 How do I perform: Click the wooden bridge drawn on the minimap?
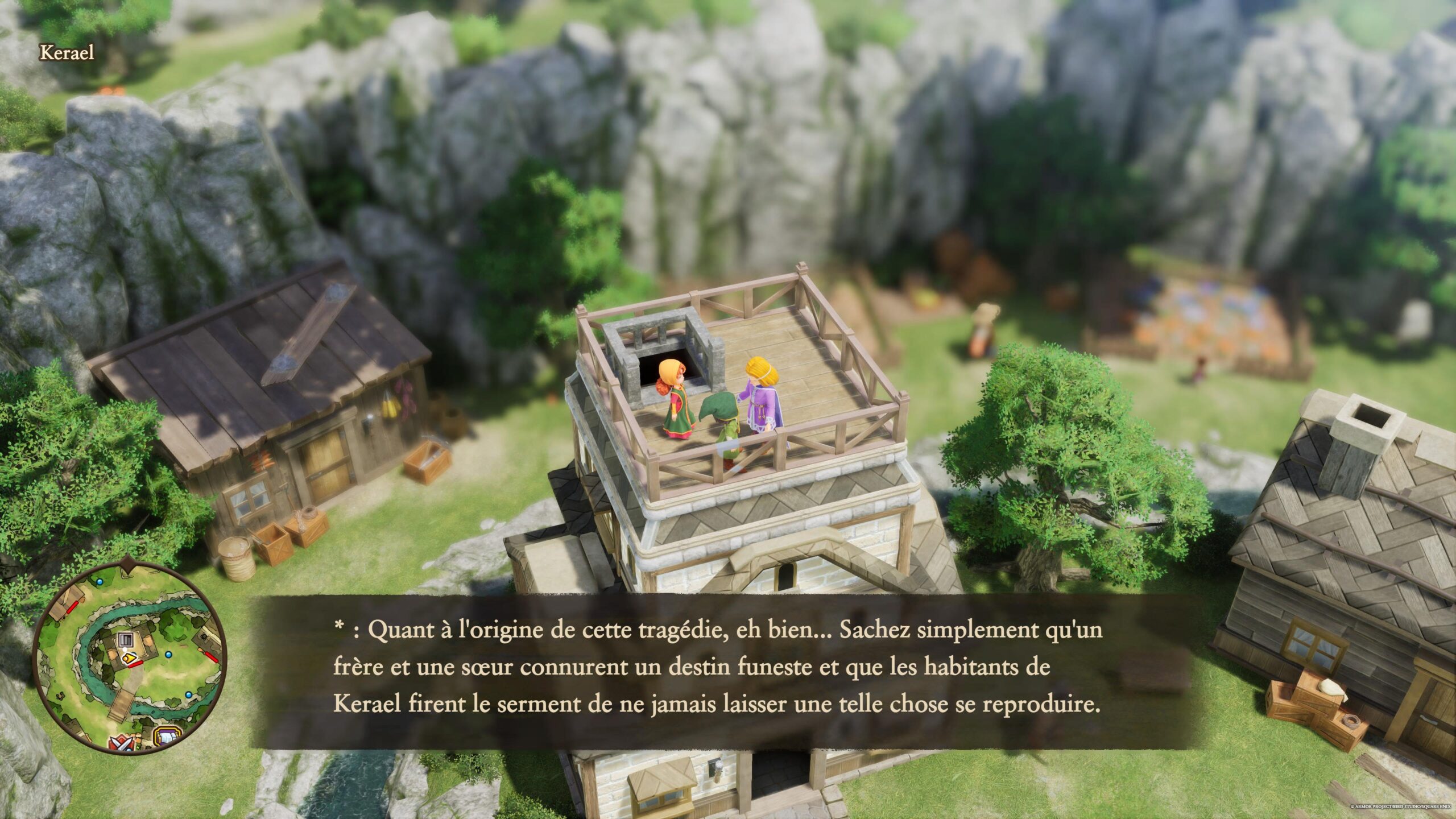[122, 704]
